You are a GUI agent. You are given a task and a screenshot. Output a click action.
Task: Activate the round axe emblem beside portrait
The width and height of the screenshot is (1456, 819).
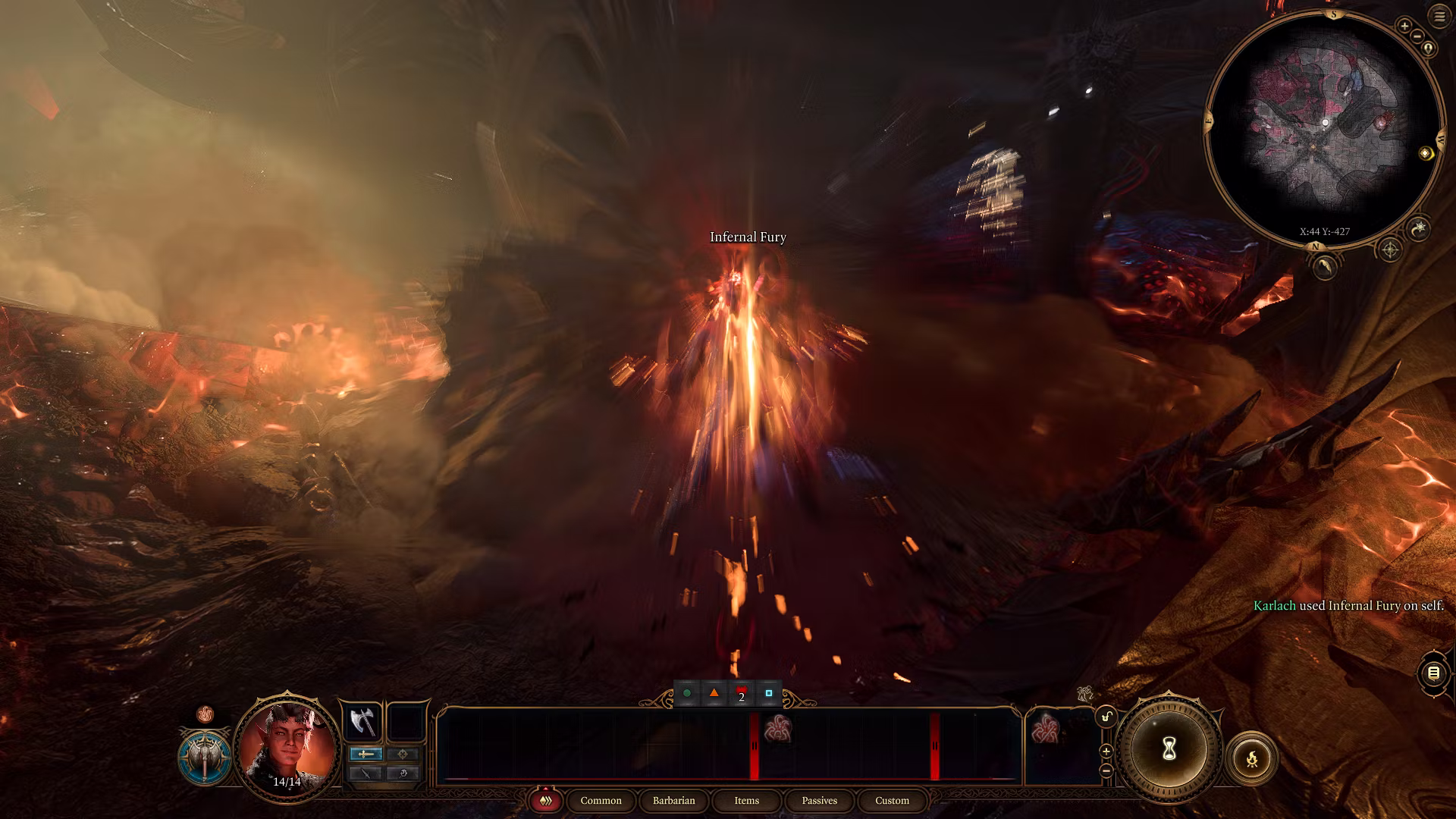point(205,758)
